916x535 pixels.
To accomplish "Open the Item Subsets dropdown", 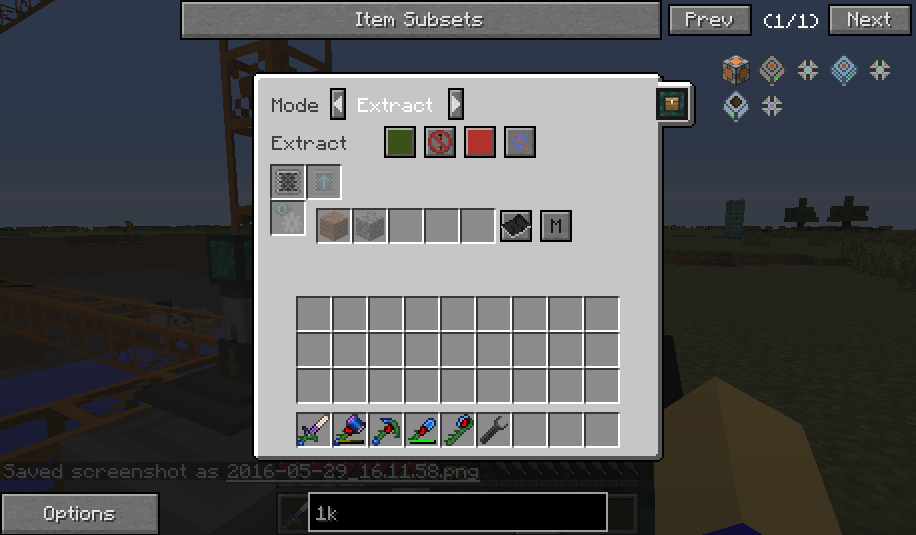I will point(419,20).
